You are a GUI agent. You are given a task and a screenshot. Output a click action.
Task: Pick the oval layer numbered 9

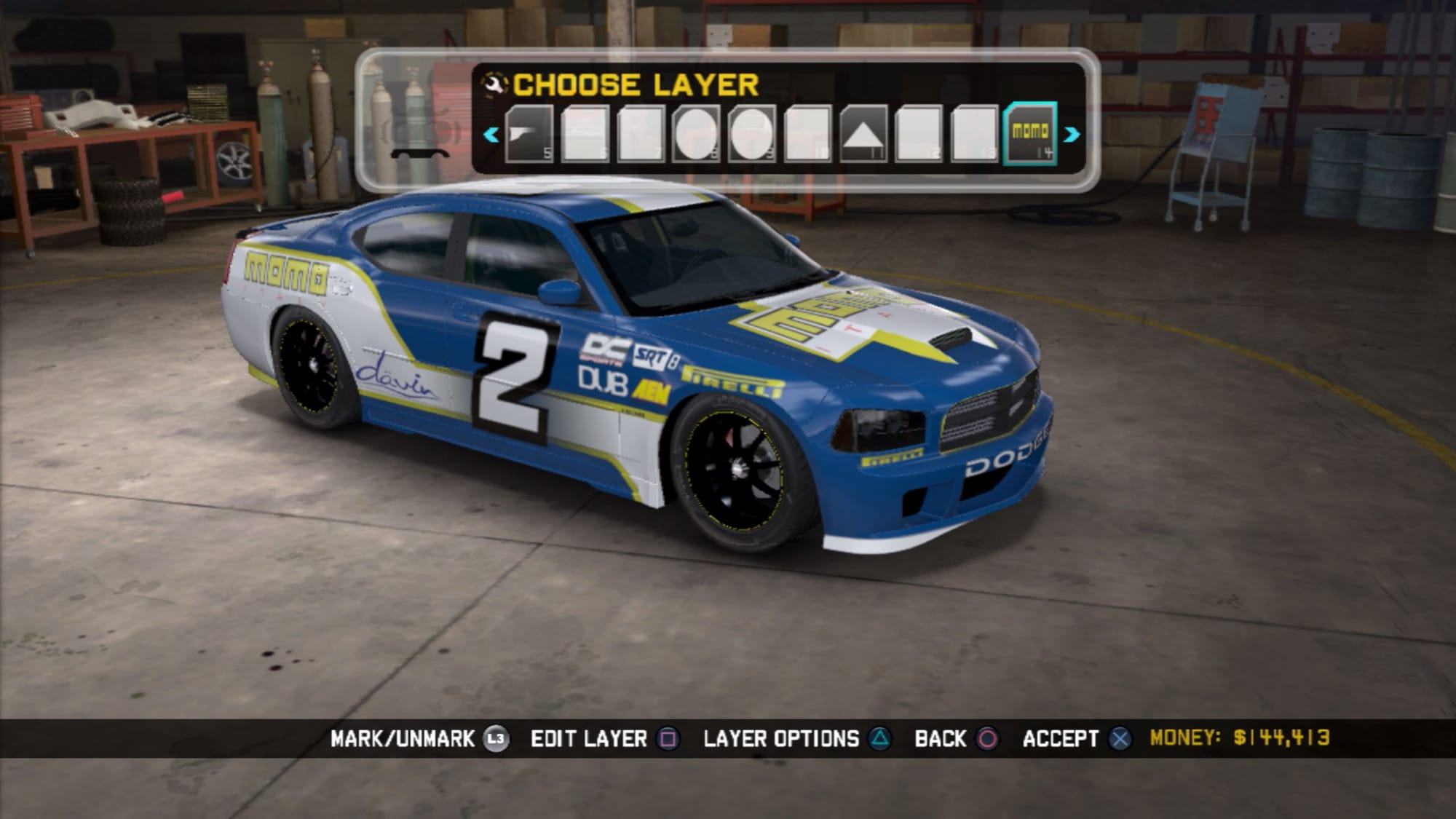pyautogui.click(x=752, y=134)
